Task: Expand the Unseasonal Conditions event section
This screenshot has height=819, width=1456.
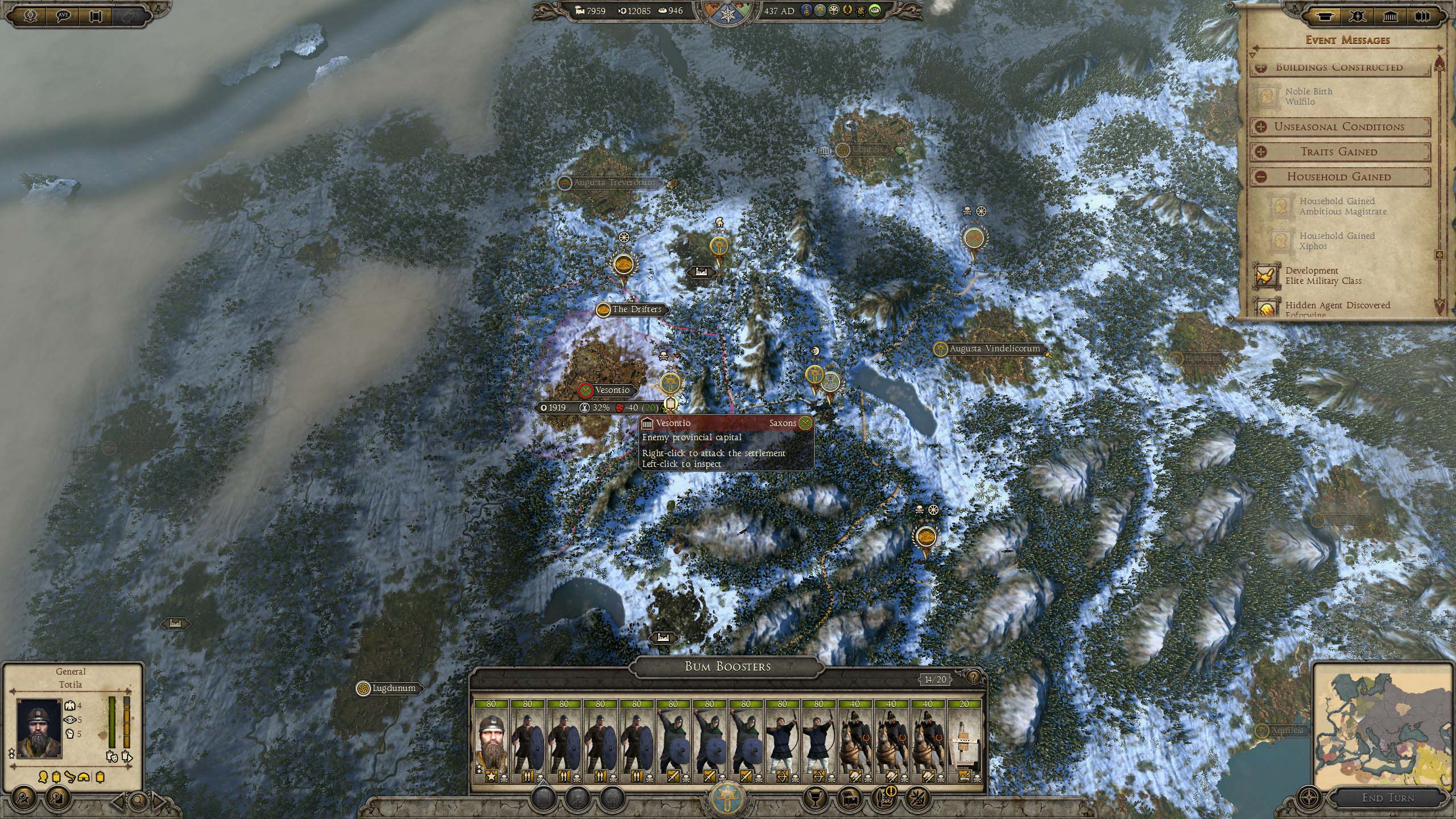Action: pos(1260,127)
